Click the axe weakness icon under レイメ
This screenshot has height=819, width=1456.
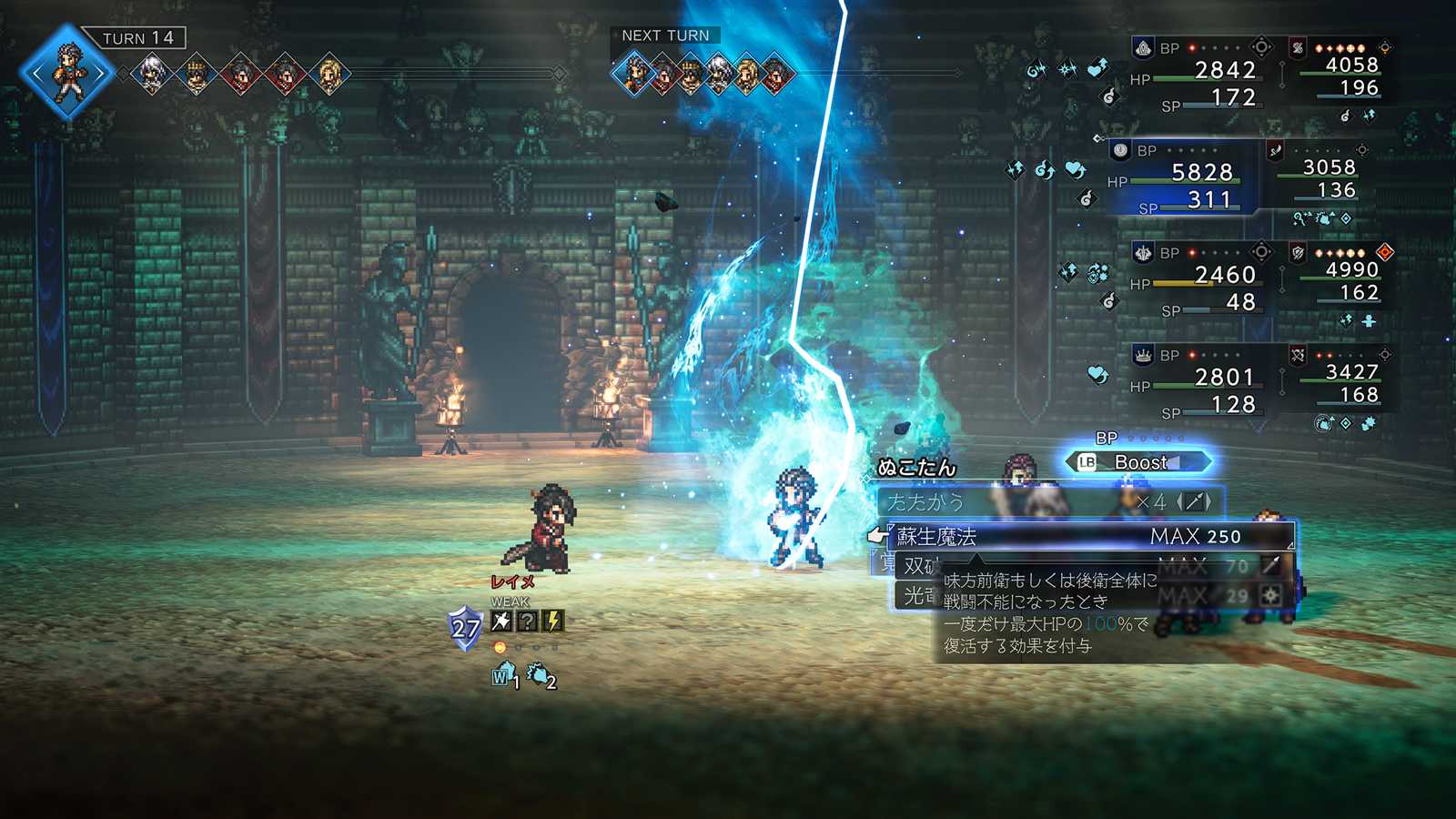click(x=501, y=622)
